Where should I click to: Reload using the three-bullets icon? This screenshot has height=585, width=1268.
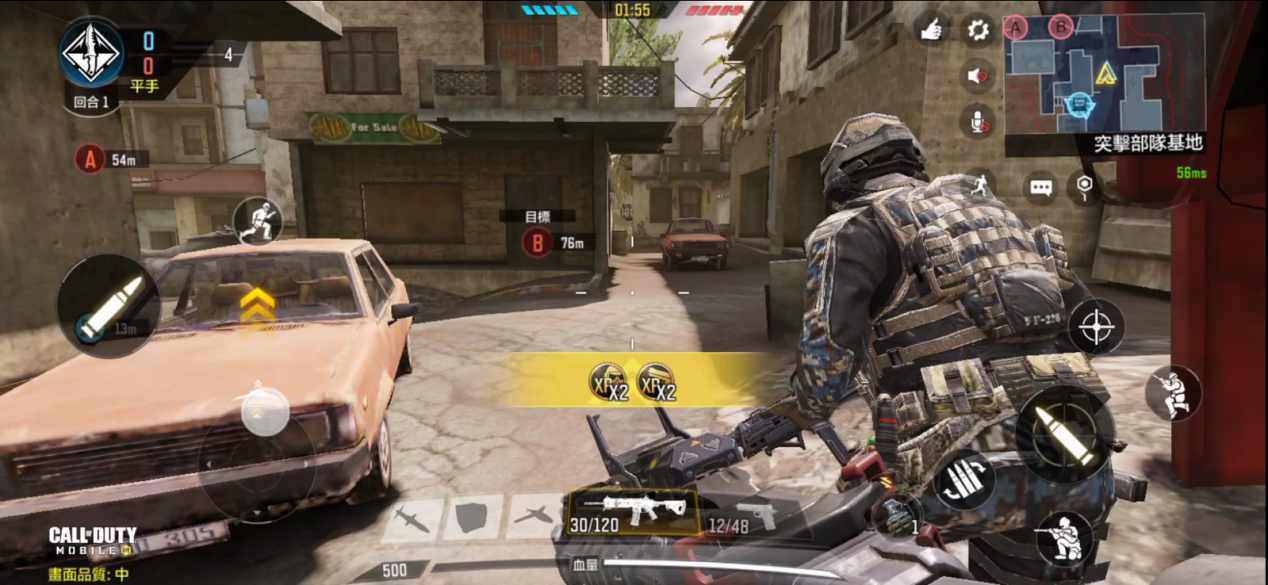964,479
